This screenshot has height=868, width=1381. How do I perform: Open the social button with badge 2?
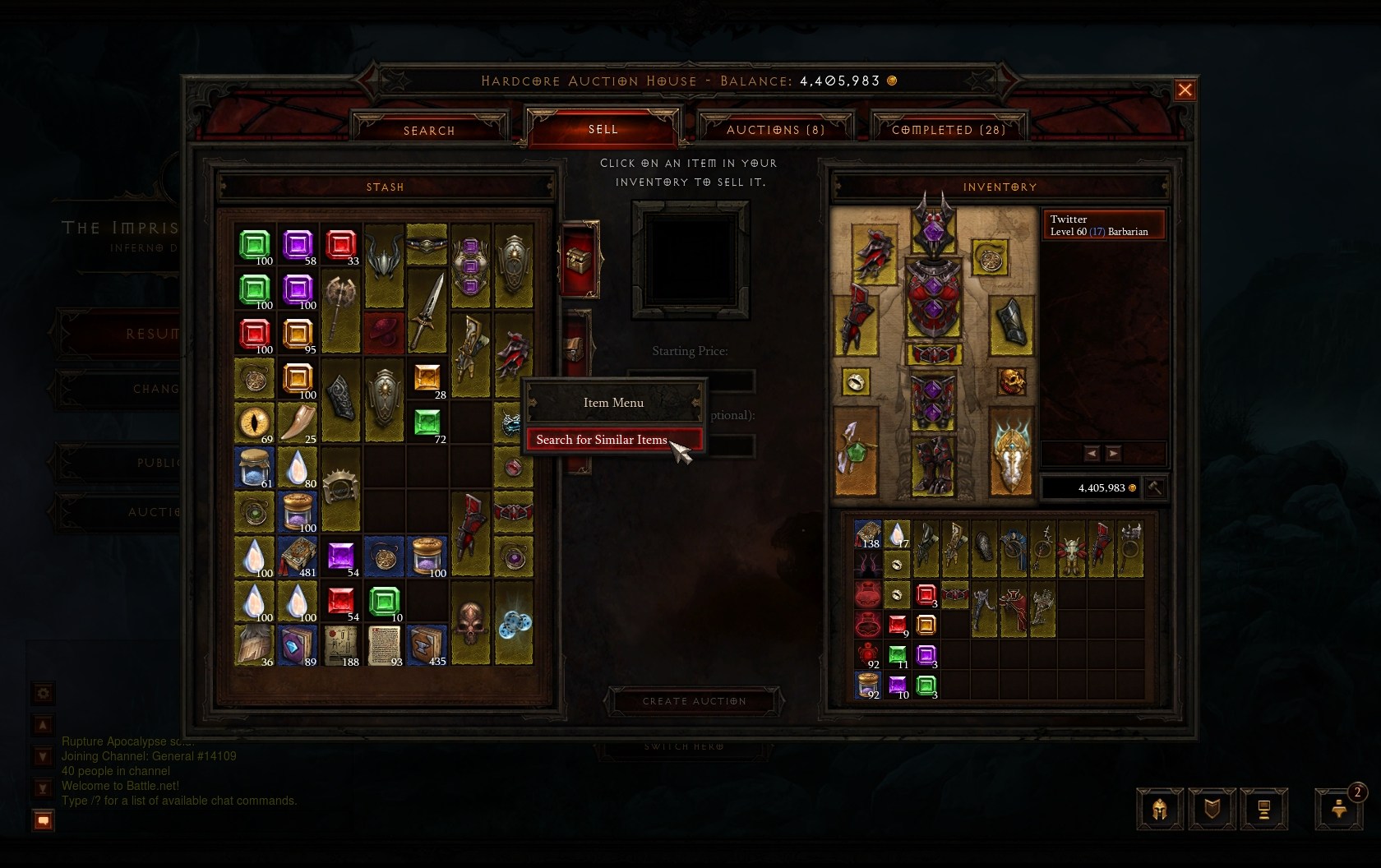pyautogui.click(x=1339, y=810)
